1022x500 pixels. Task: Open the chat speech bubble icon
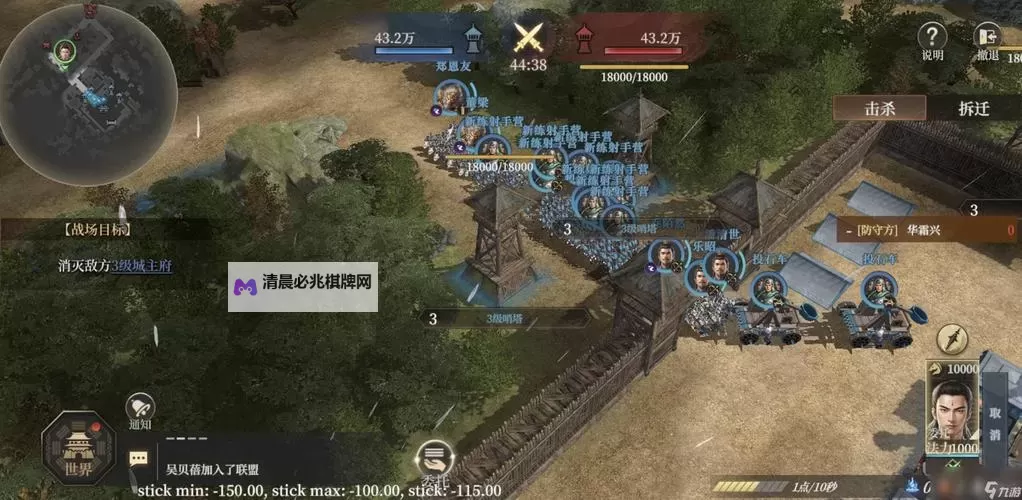pyautogui.click(x=139, y=459)
